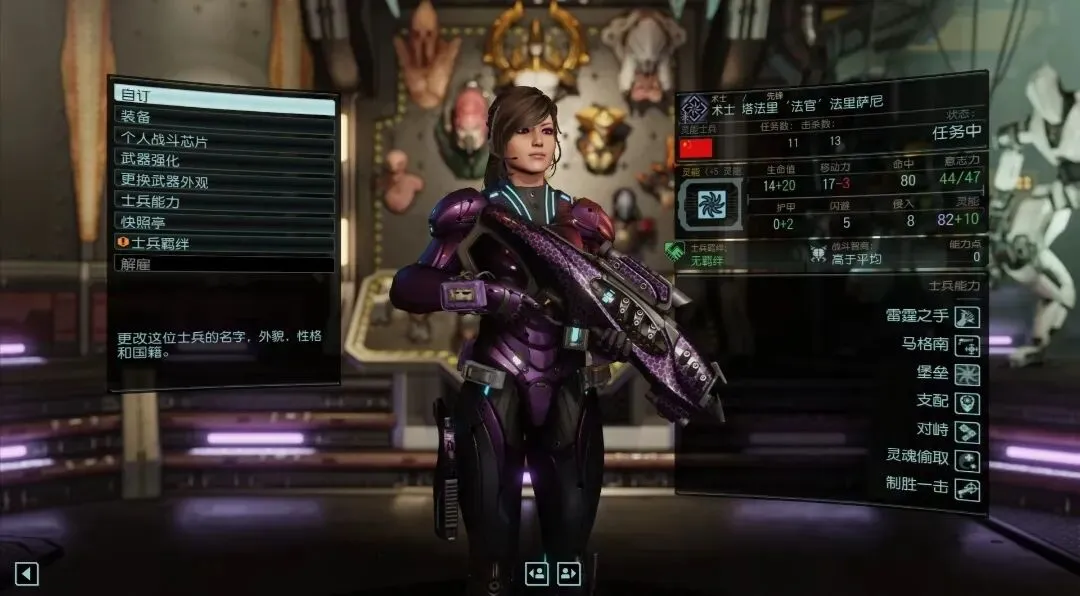The image size is (1080, 596).
Task: Select the 装备 loadout entry
Action: coord(224,118)
